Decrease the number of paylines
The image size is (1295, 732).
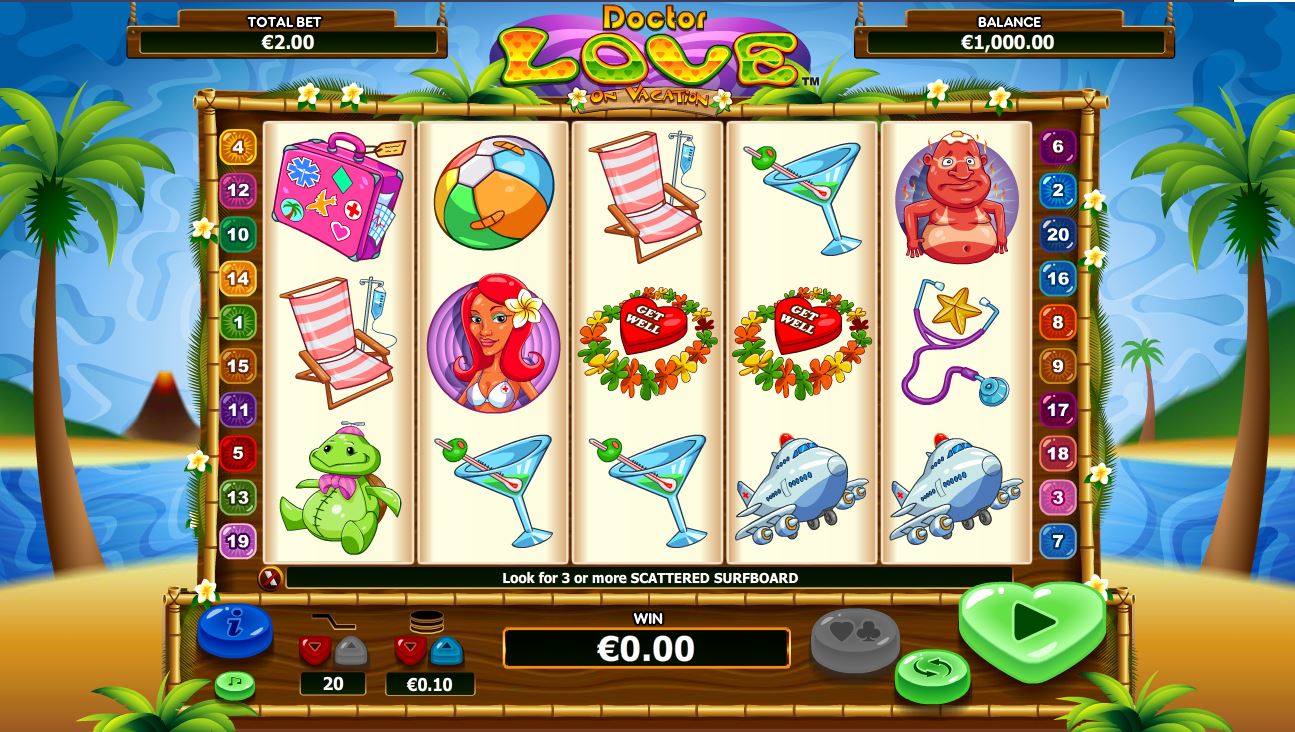[315, 650]
